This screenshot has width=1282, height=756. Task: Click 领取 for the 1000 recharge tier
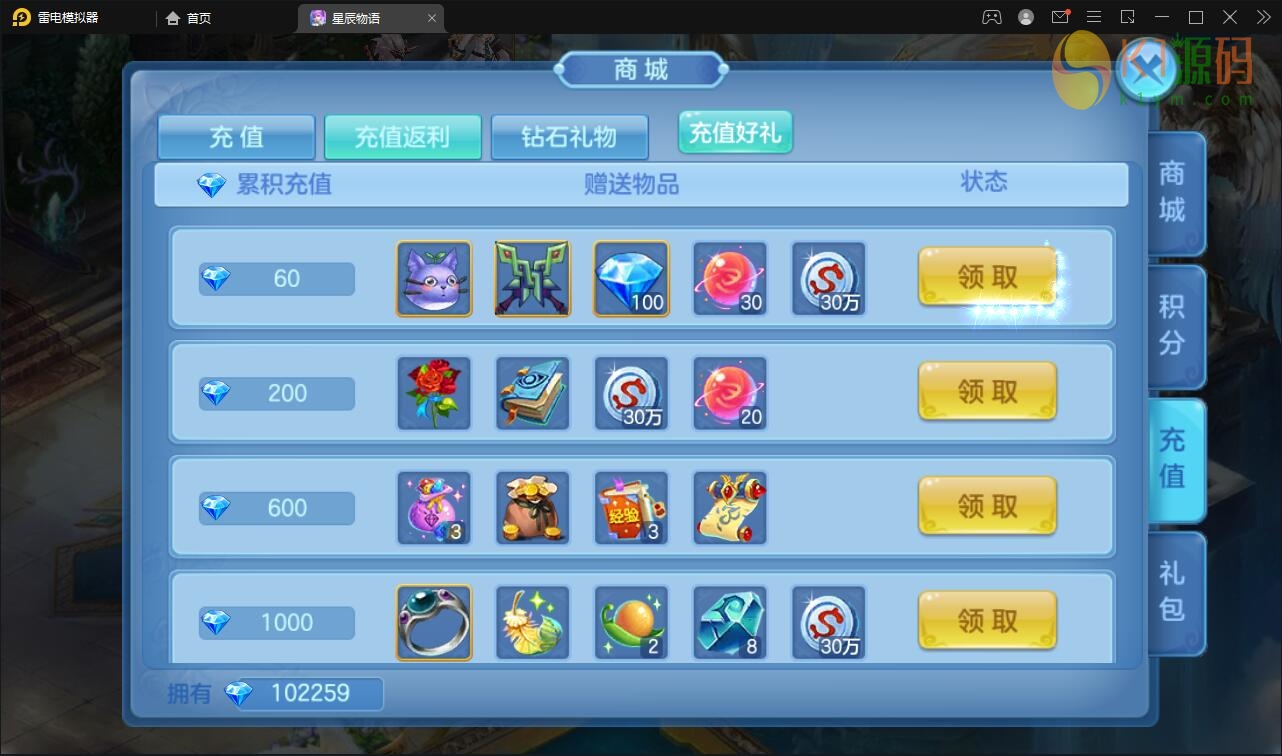click(x=987, y=621)
